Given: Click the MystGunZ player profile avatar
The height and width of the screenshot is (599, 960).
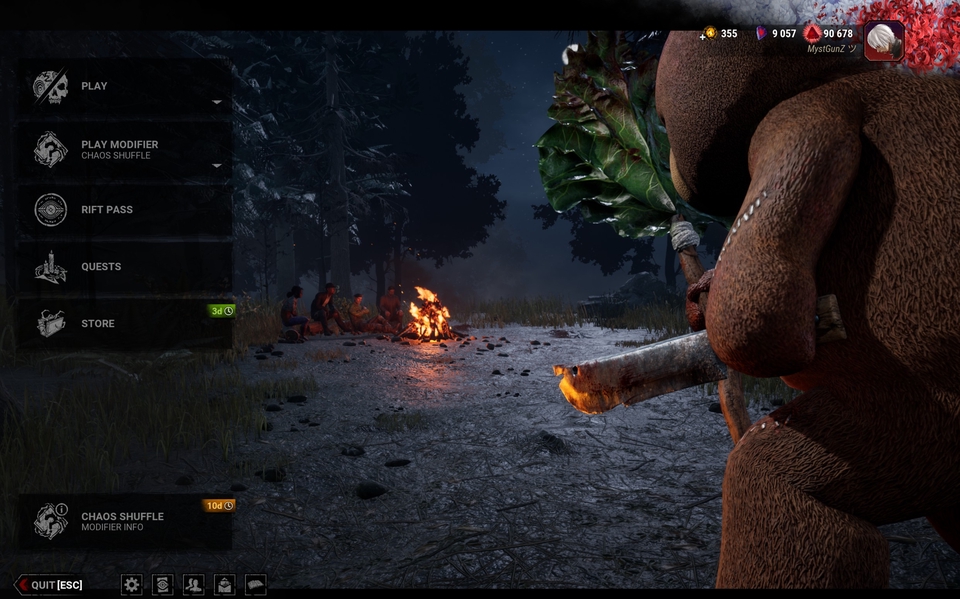Looking at the screenshot, I should click(x=884, y=41).
